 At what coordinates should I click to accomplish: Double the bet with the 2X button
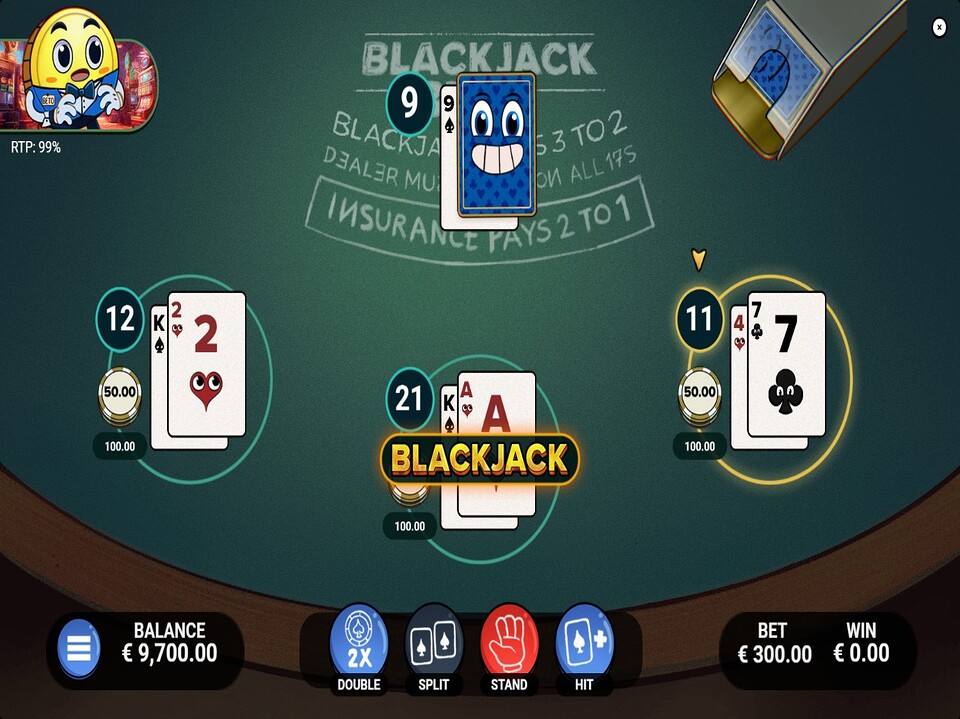pos(359,641)
